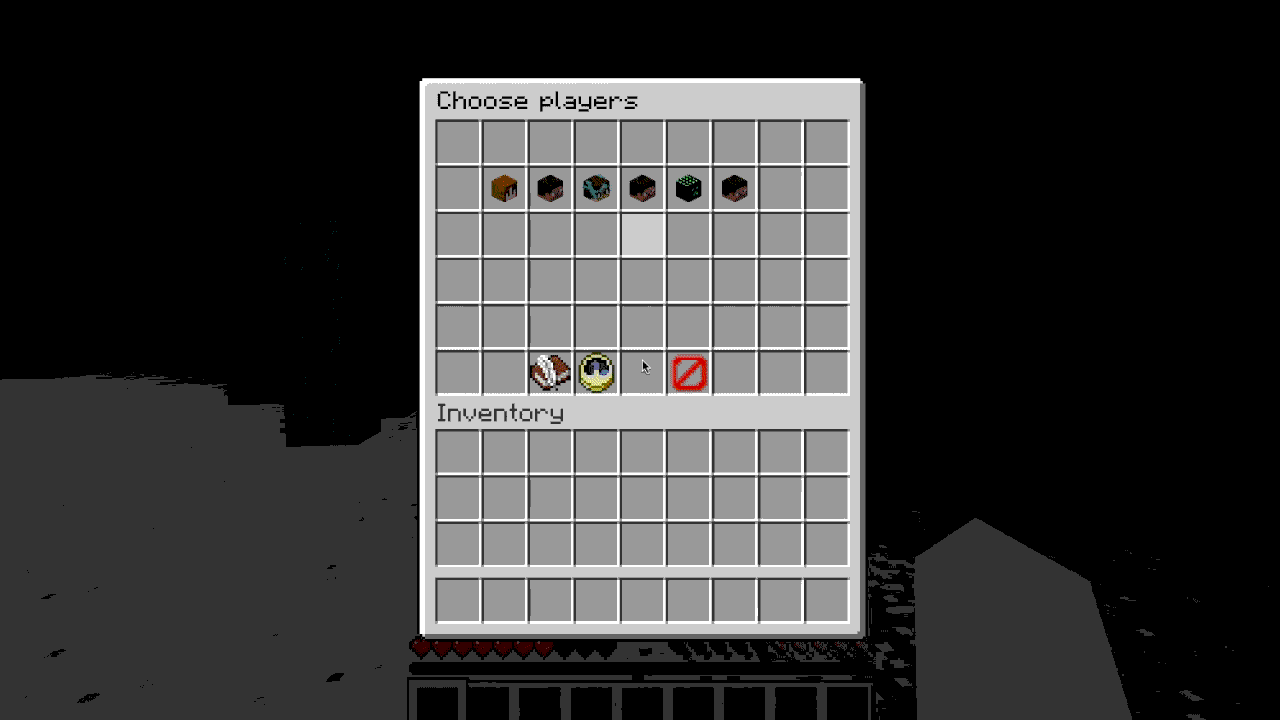
Task: Click the highlighted empty slot
Action: 641,234
